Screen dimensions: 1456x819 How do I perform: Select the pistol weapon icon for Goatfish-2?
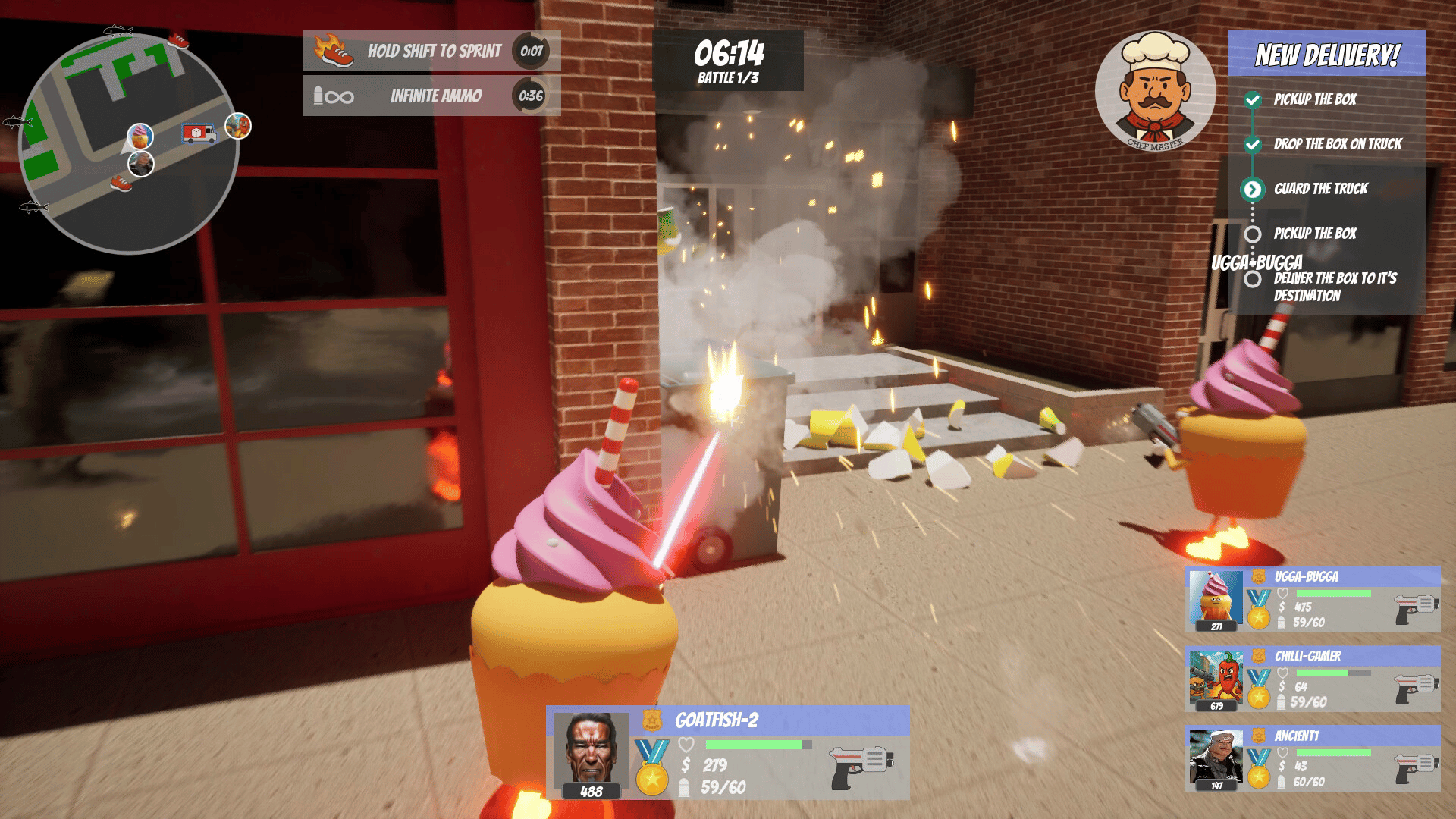(861, 766)
